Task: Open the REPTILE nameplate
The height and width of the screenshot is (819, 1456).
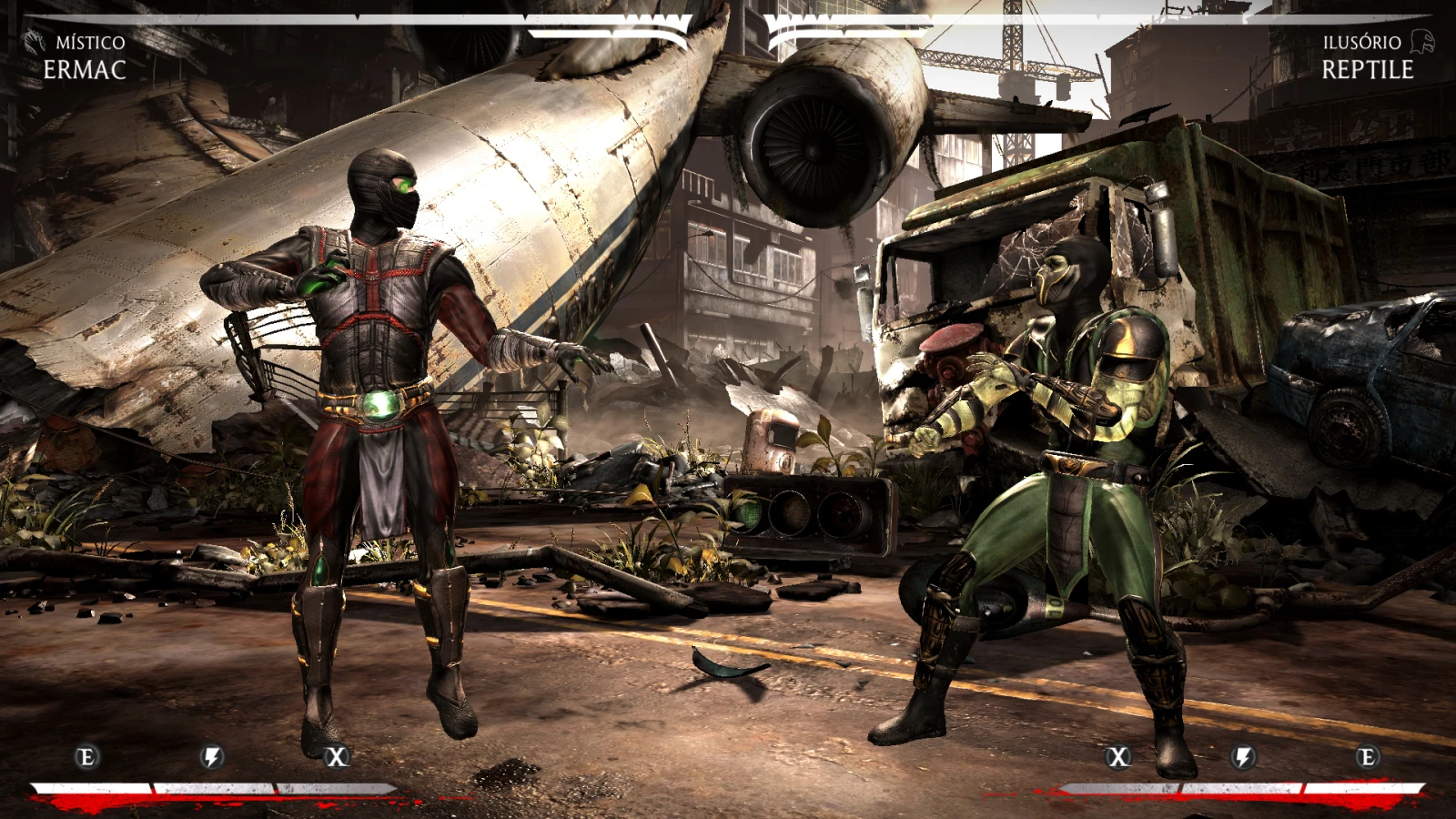Action: [1369, 69]
